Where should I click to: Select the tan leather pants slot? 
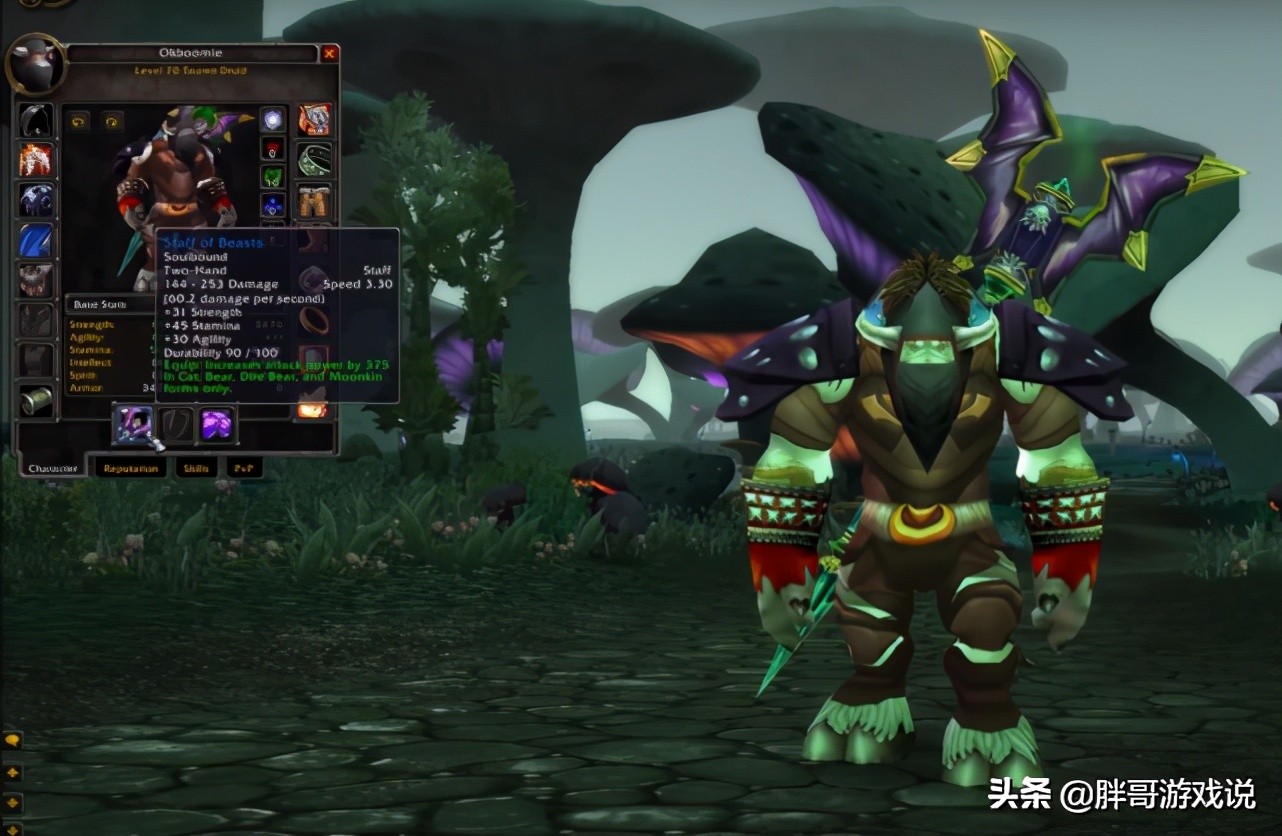tap(315, 200)
